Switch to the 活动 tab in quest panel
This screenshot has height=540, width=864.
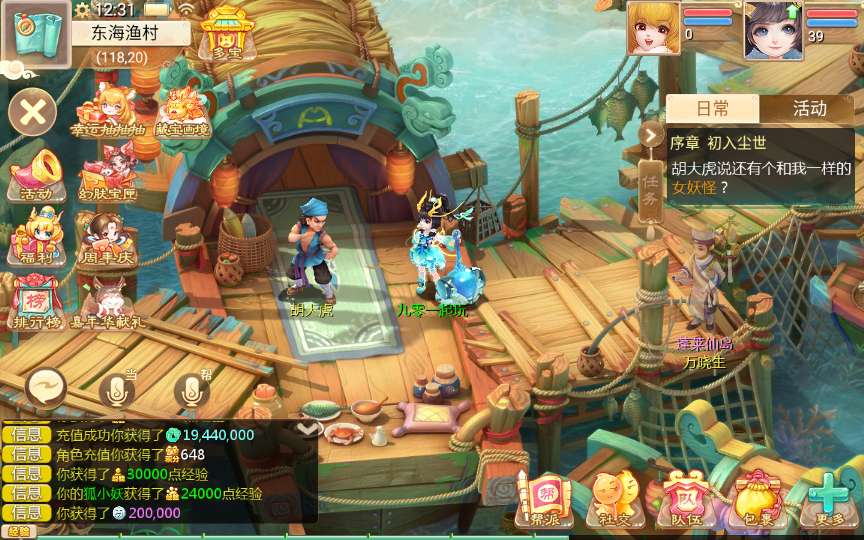(809, 108)
